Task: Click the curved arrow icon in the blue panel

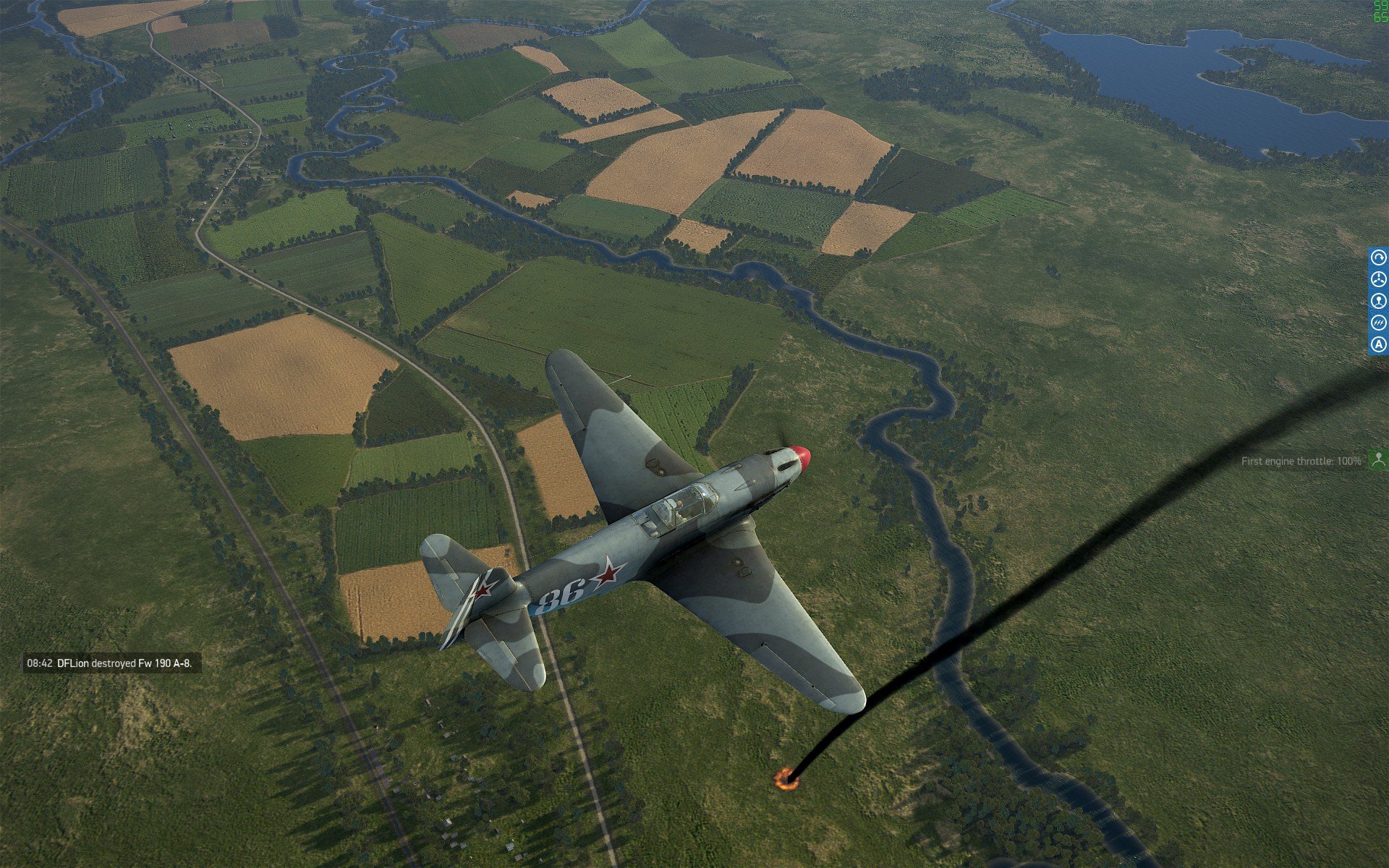Action: tap(1379, 258)
